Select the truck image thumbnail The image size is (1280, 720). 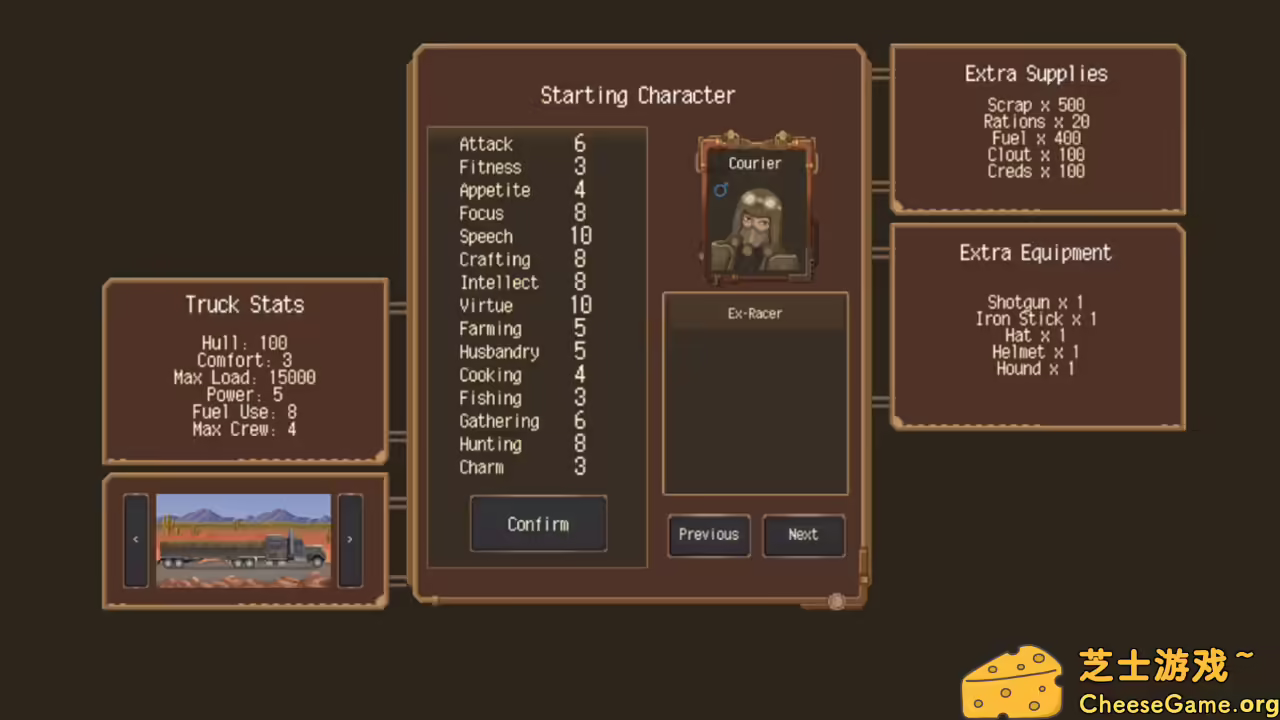[243, 540]
